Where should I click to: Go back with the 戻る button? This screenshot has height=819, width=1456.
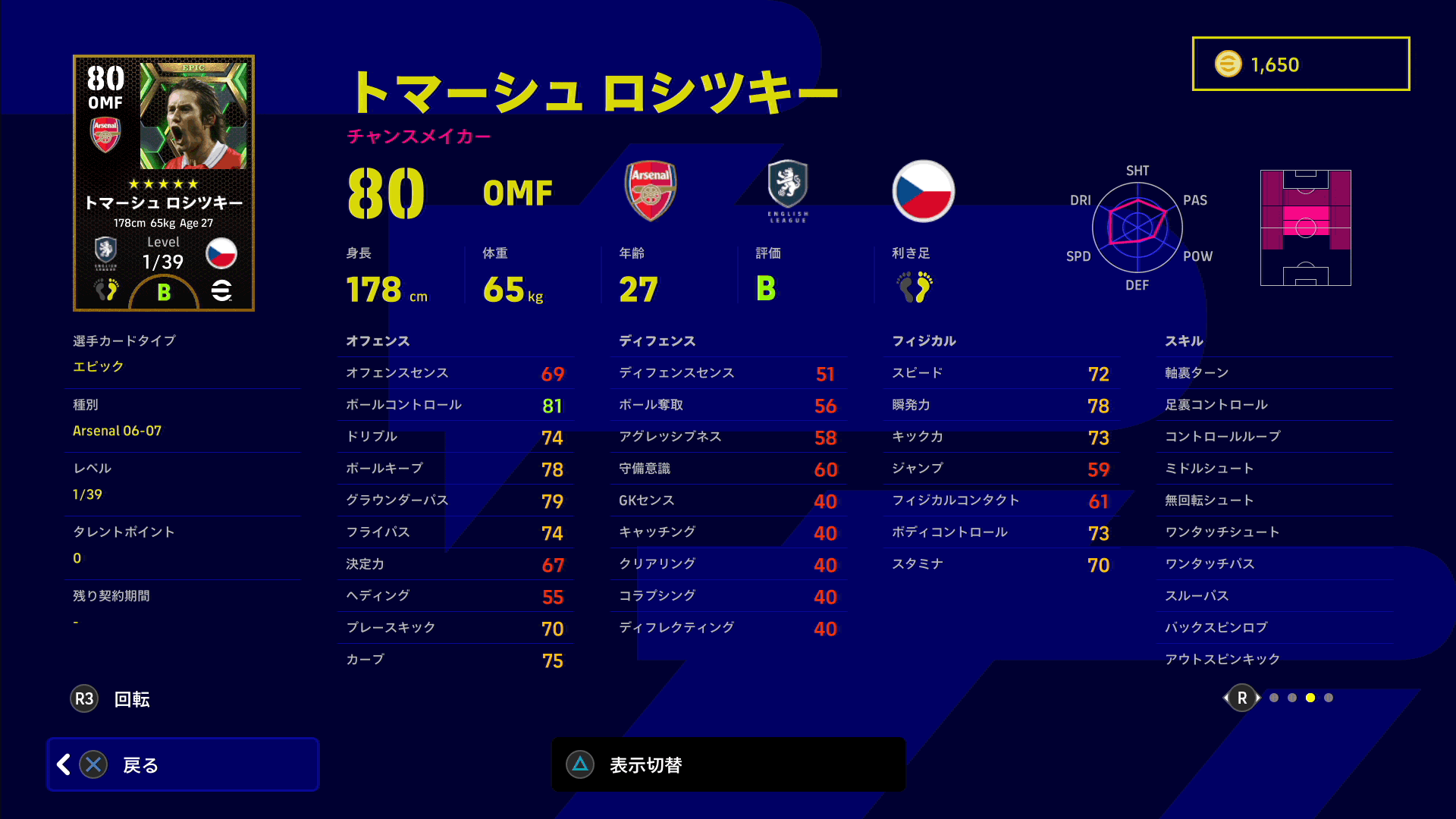183,764
